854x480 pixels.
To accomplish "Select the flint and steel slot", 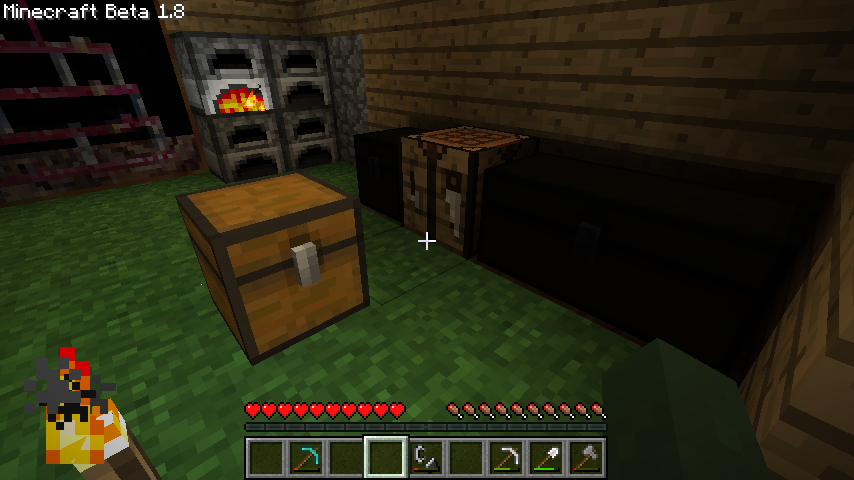I will [426, 459].
